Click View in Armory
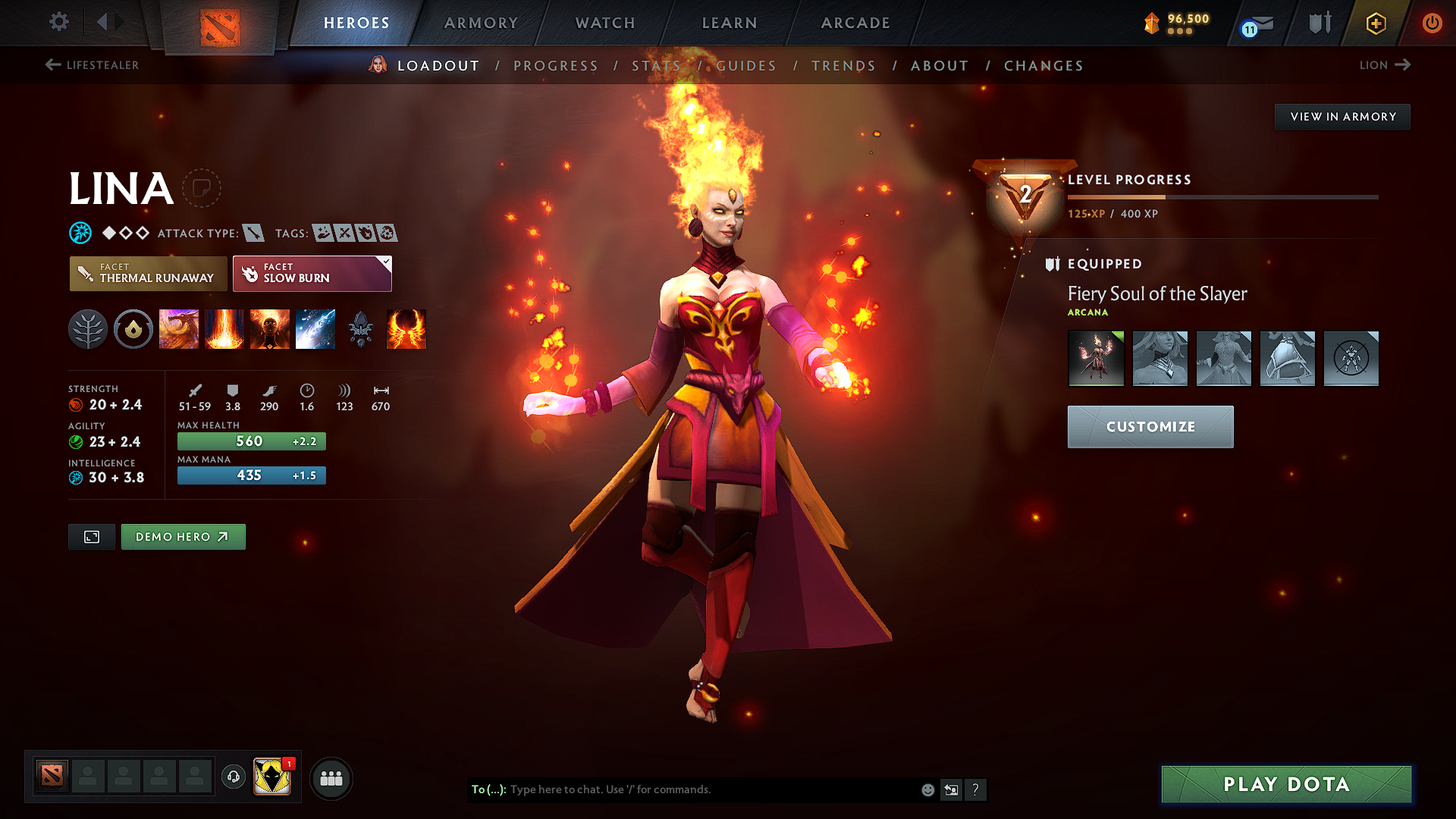The image size is (1456, 819). pyautogui.click(x=1342, y=116)
